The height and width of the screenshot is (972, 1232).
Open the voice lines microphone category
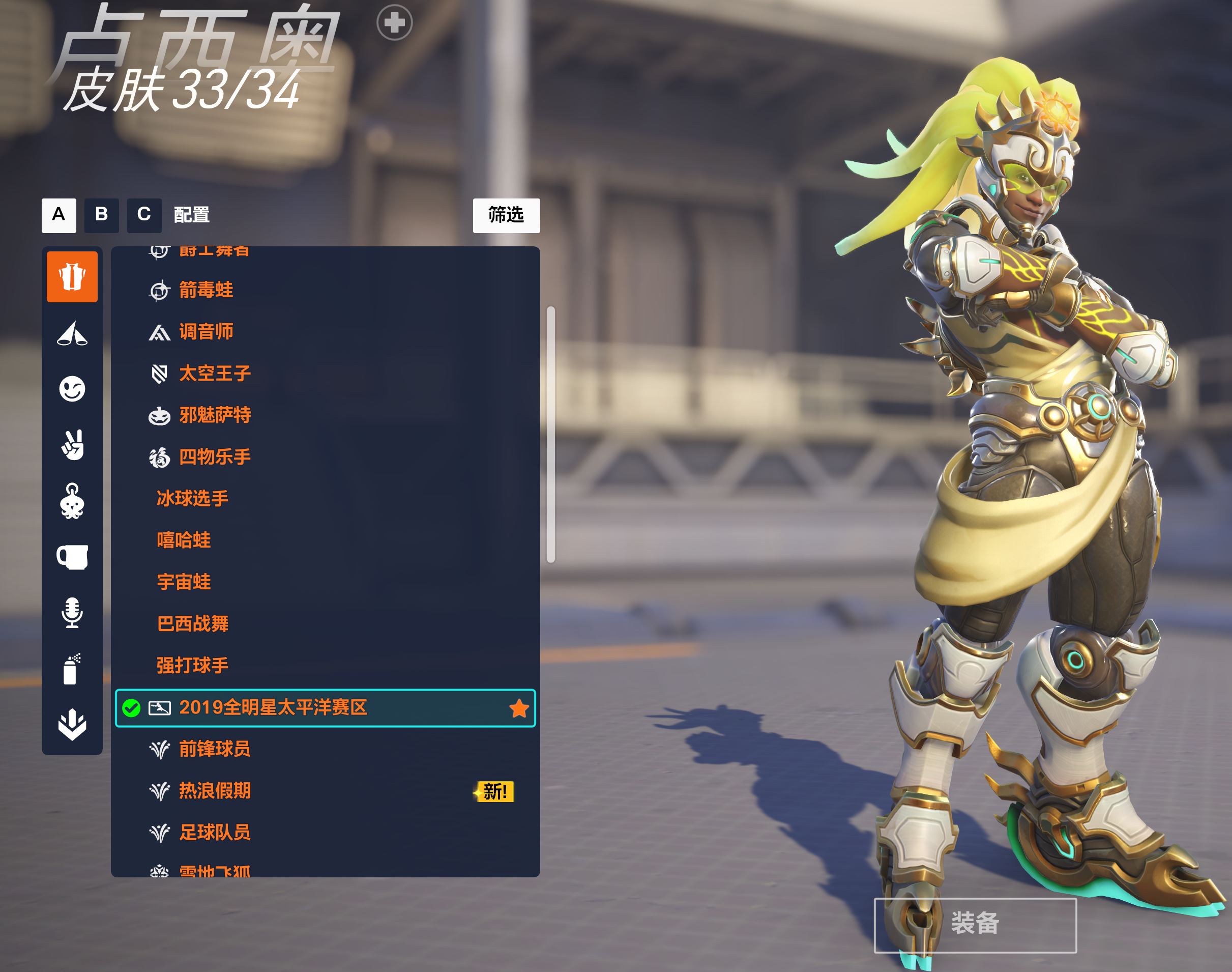[72, 613]
